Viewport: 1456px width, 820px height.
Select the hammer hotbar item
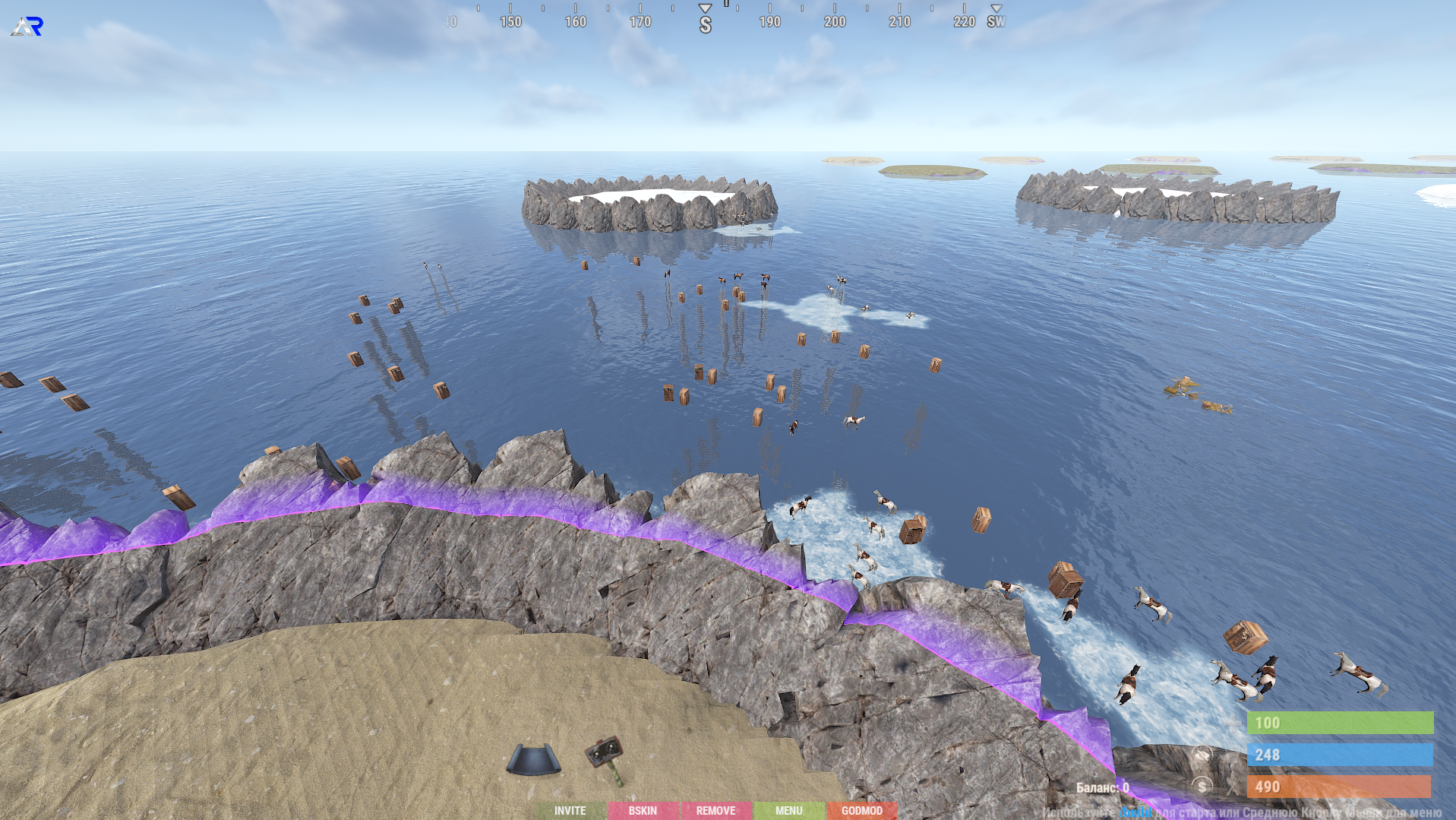[x=605, y=757]
